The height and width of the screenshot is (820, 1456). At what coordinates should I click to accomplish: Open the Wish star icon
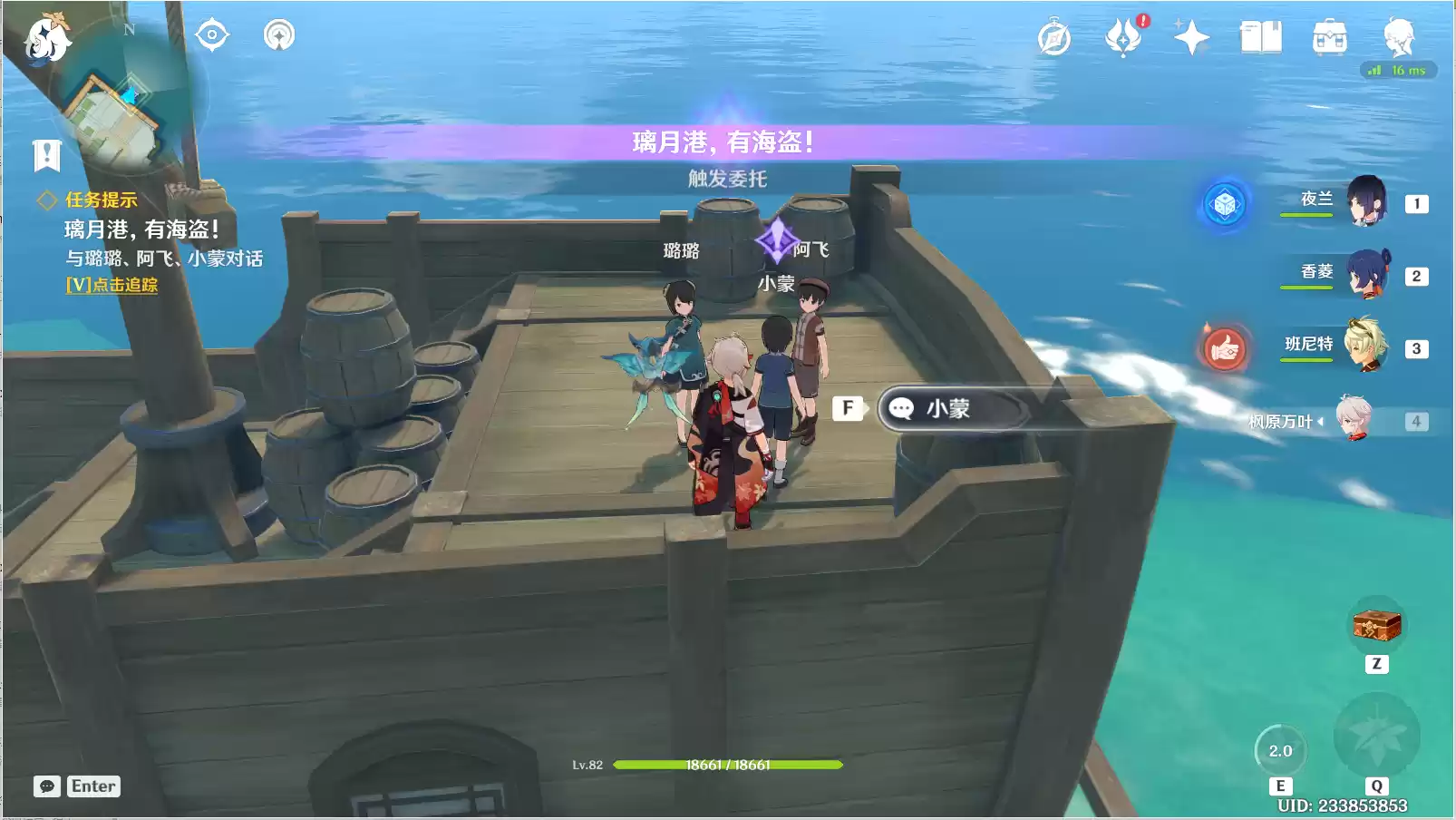1191,38
